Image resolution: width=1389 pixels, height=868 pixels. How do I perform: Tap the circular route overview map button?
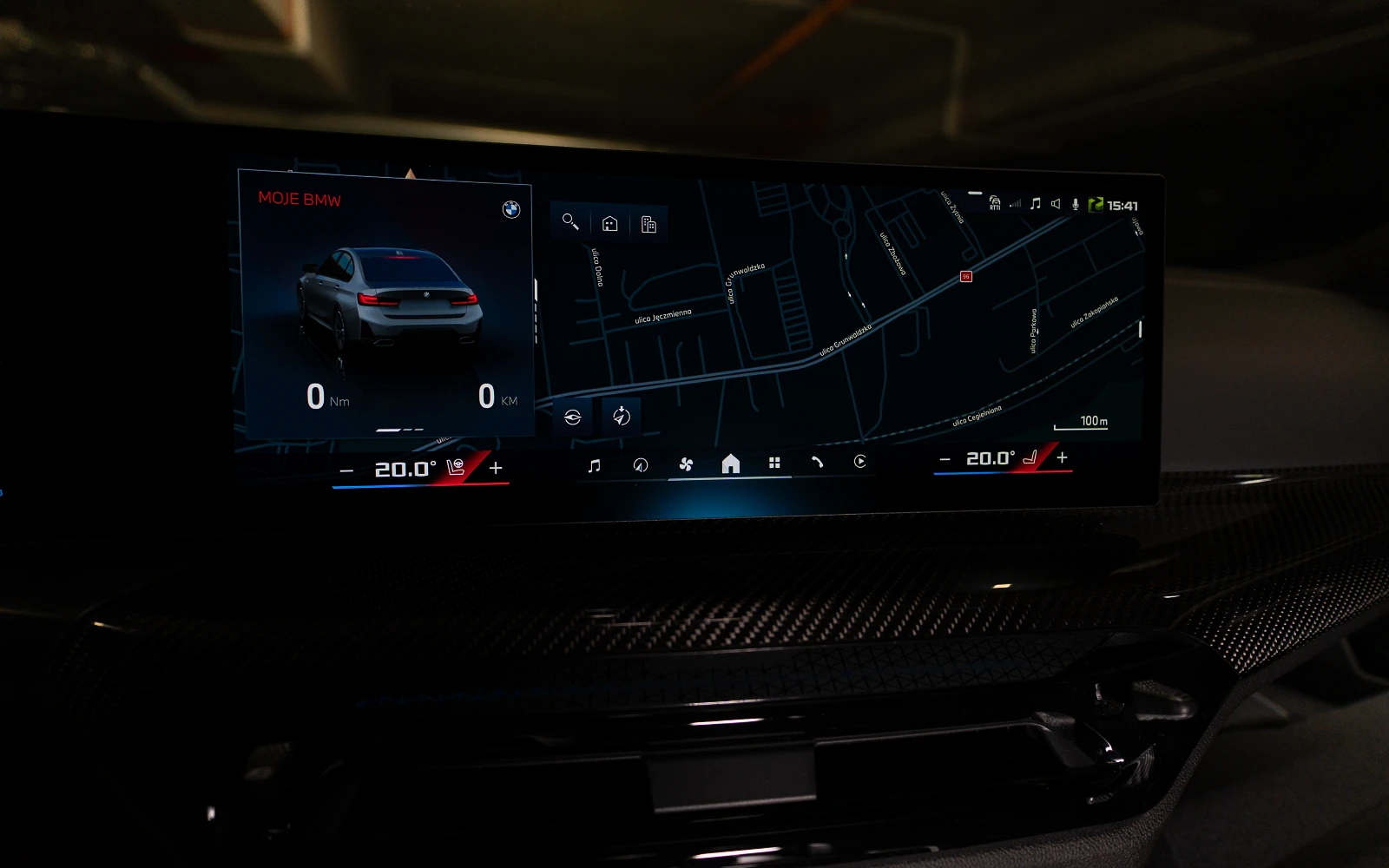tap(572, 418)
